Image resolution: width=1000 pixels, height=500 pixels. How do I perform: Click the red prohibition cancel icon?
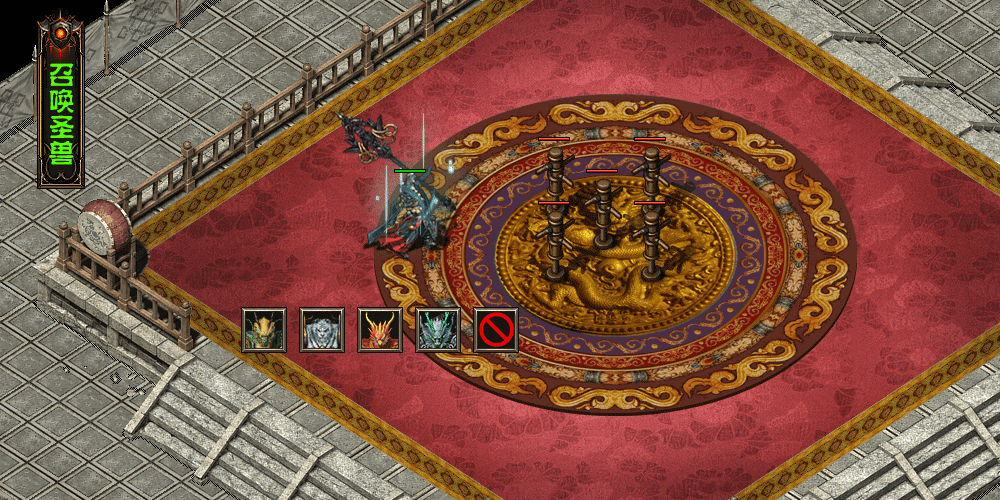click(x=496, y=330)
